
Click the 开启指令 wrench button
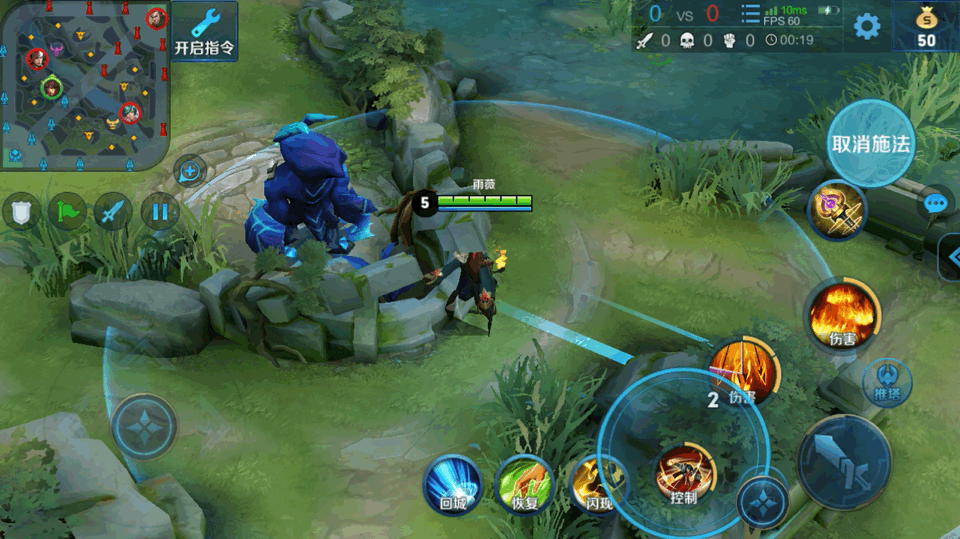pos(205,31)
